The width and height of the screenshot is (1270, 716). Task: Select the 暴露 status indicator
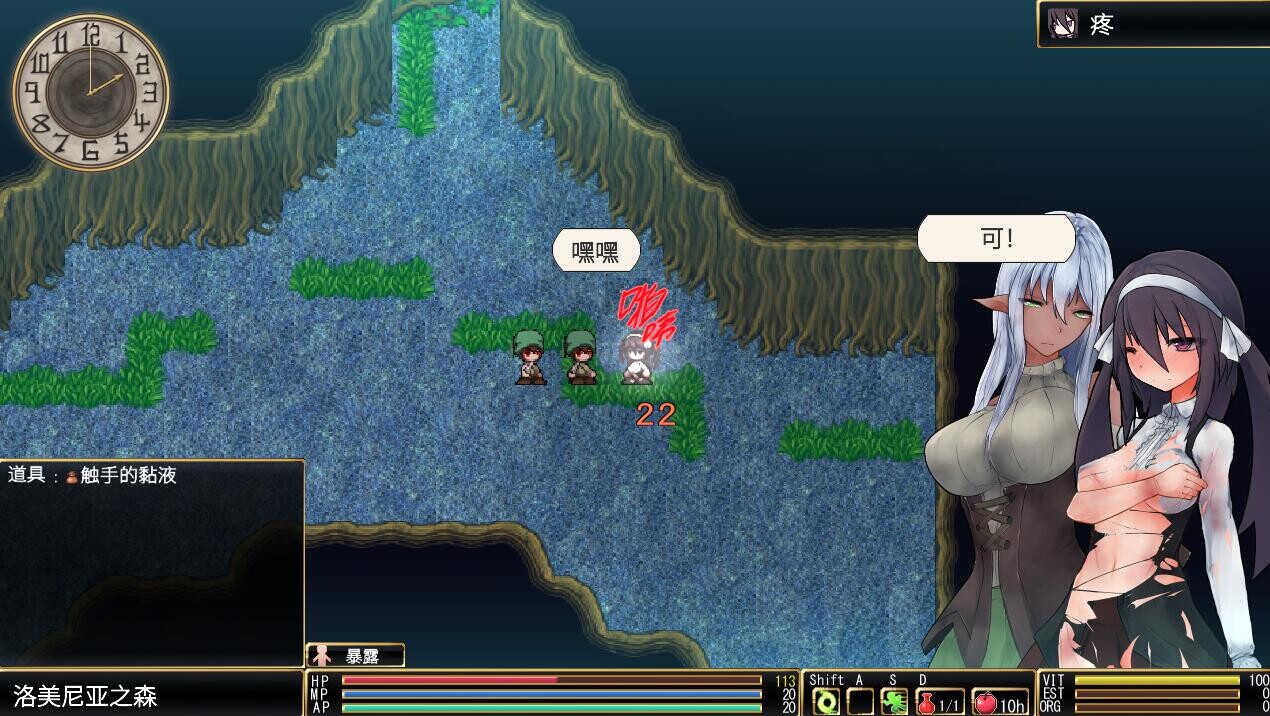click(x=355, y=656)
